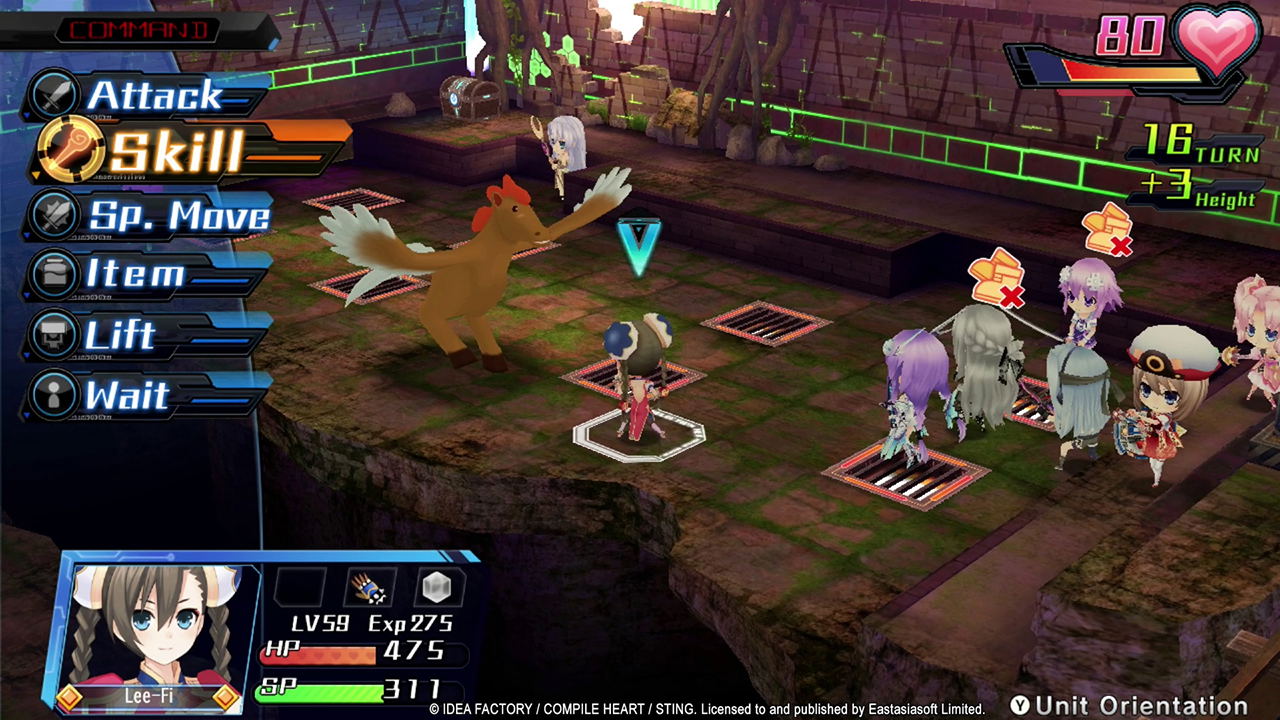Click the glowing staff Skill icon

click(x=71, y=147)
